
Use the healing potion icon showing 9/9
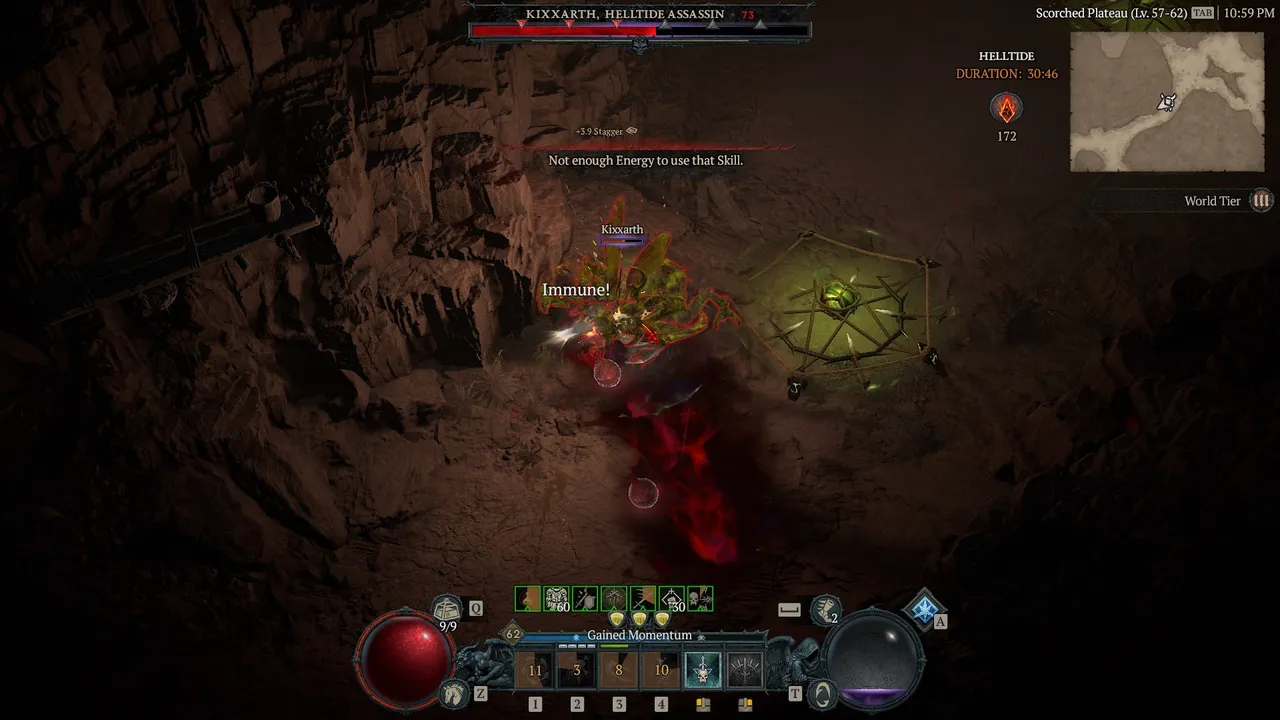click(446, 608)
